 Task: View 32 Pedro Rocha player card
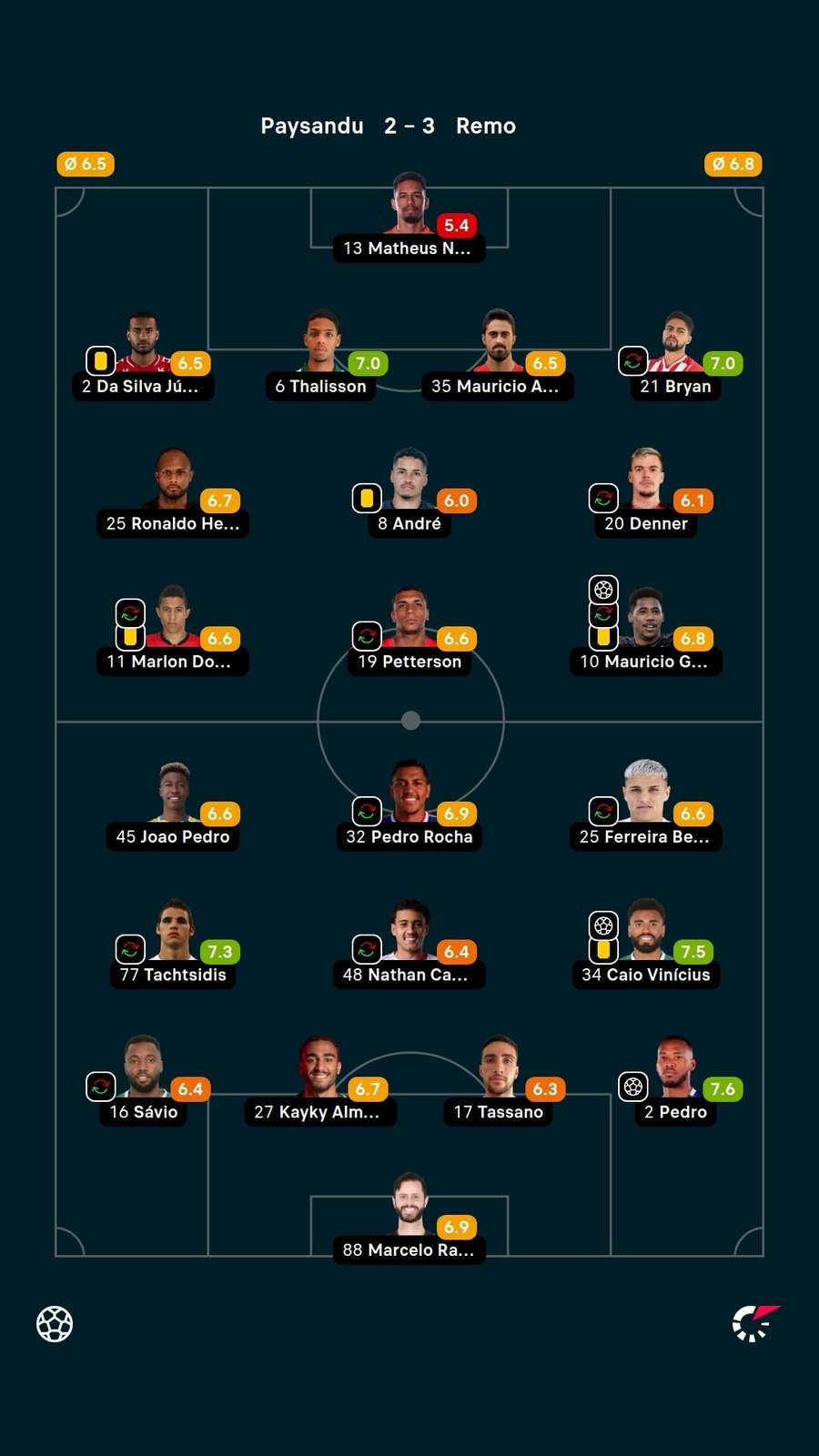pos(409,807)
